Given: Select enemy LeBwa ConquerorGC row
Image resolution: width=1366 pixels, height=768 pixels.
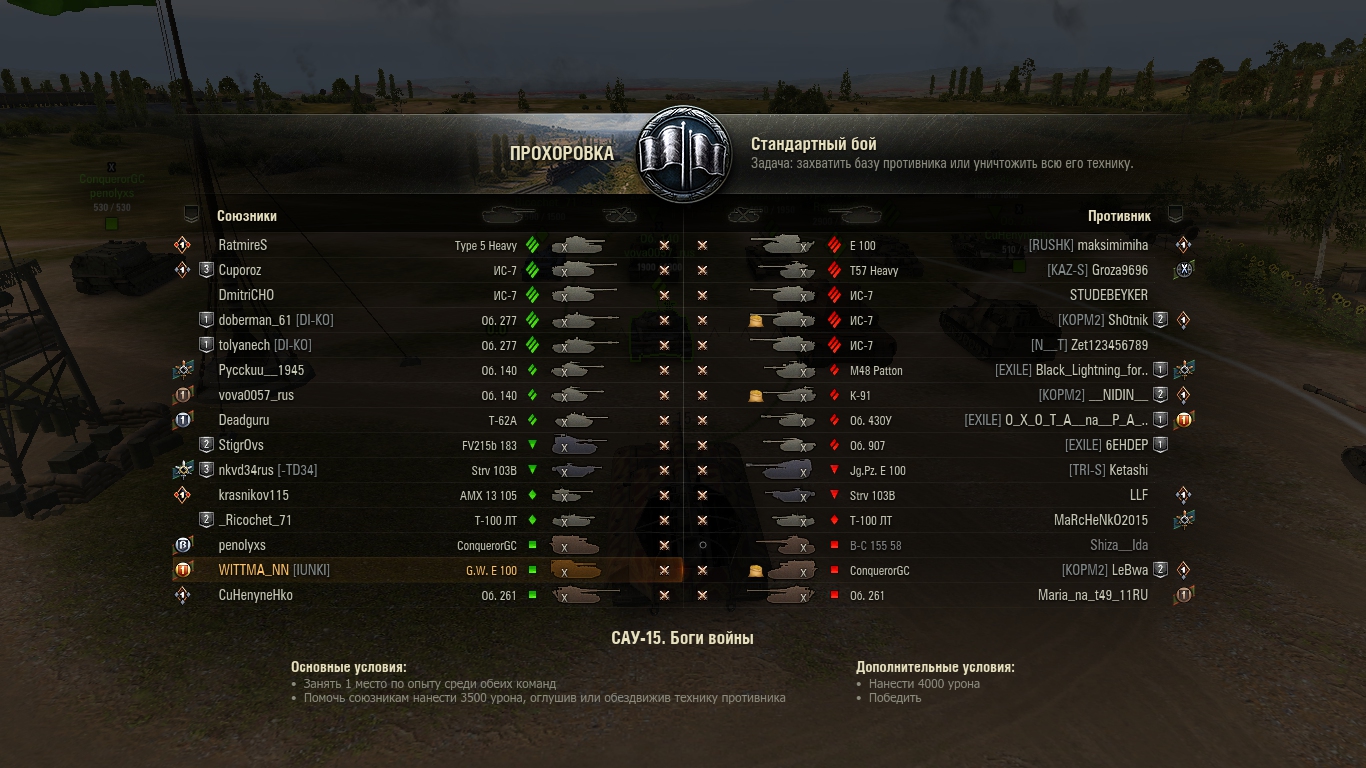Looking at the screenshot, I should [1130, 570].
